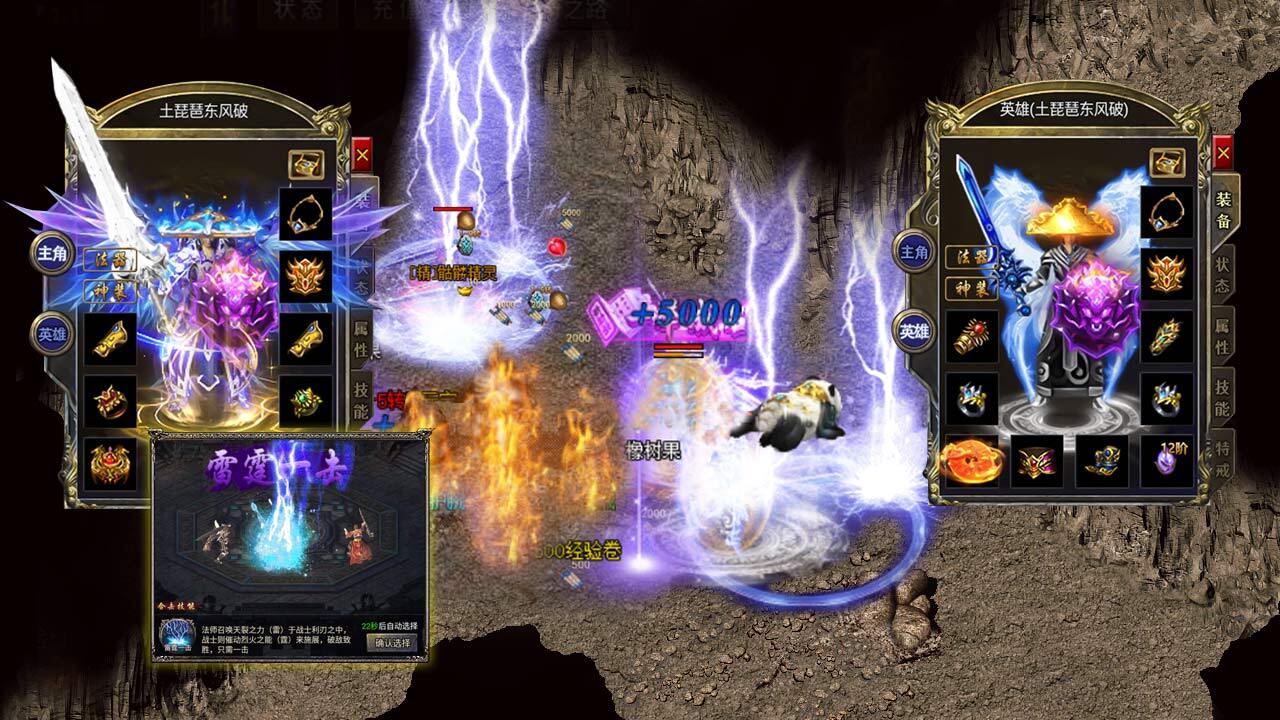Screen dimensions: 1280x720
Task: Confirm the skill choice with 确认选择
Action: coord(393,643)
